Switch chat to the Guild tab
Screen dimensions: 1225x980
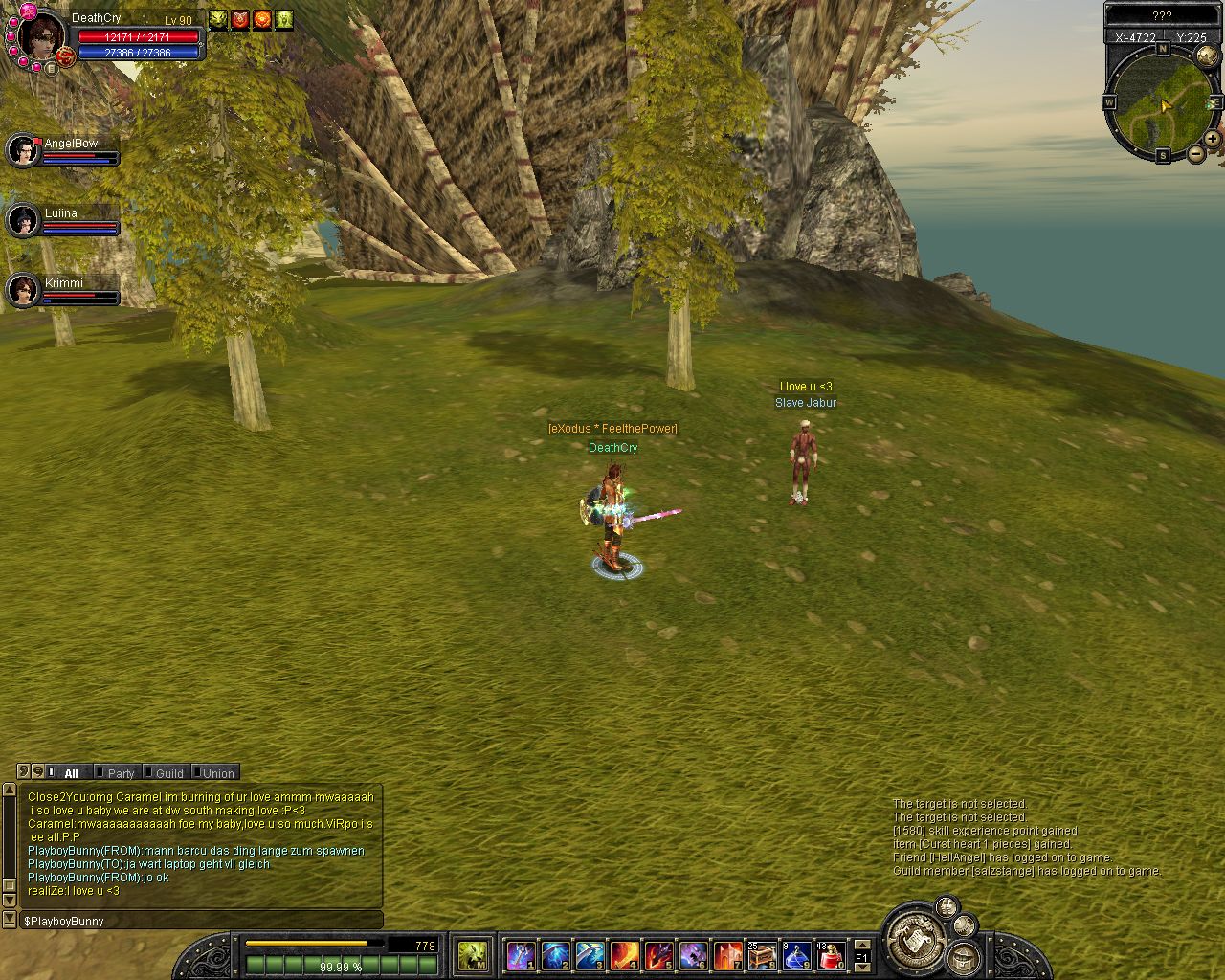169,773
